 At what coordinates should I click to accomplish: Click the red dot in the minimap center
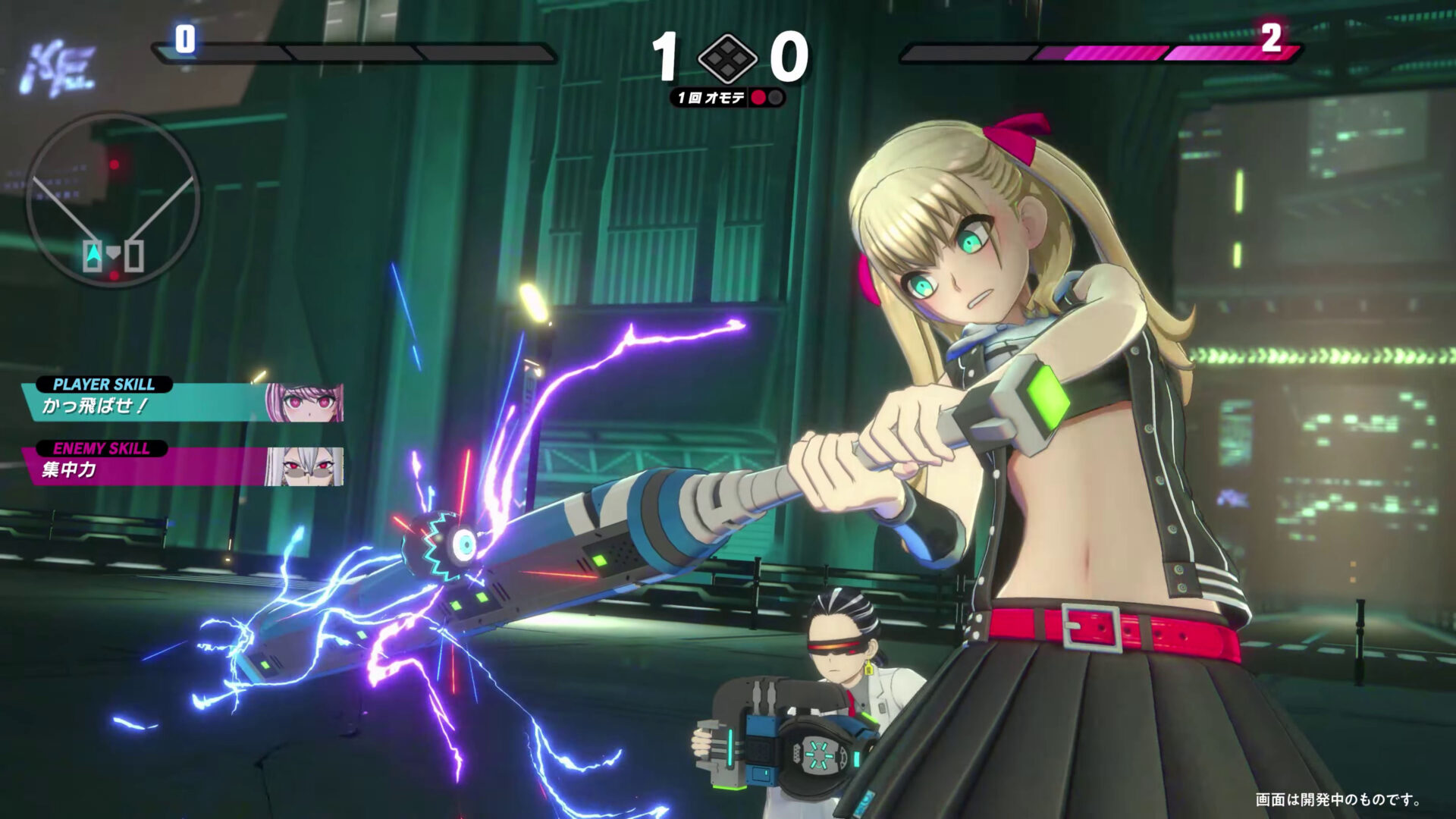pyautogui.click(x=113, y=275)
